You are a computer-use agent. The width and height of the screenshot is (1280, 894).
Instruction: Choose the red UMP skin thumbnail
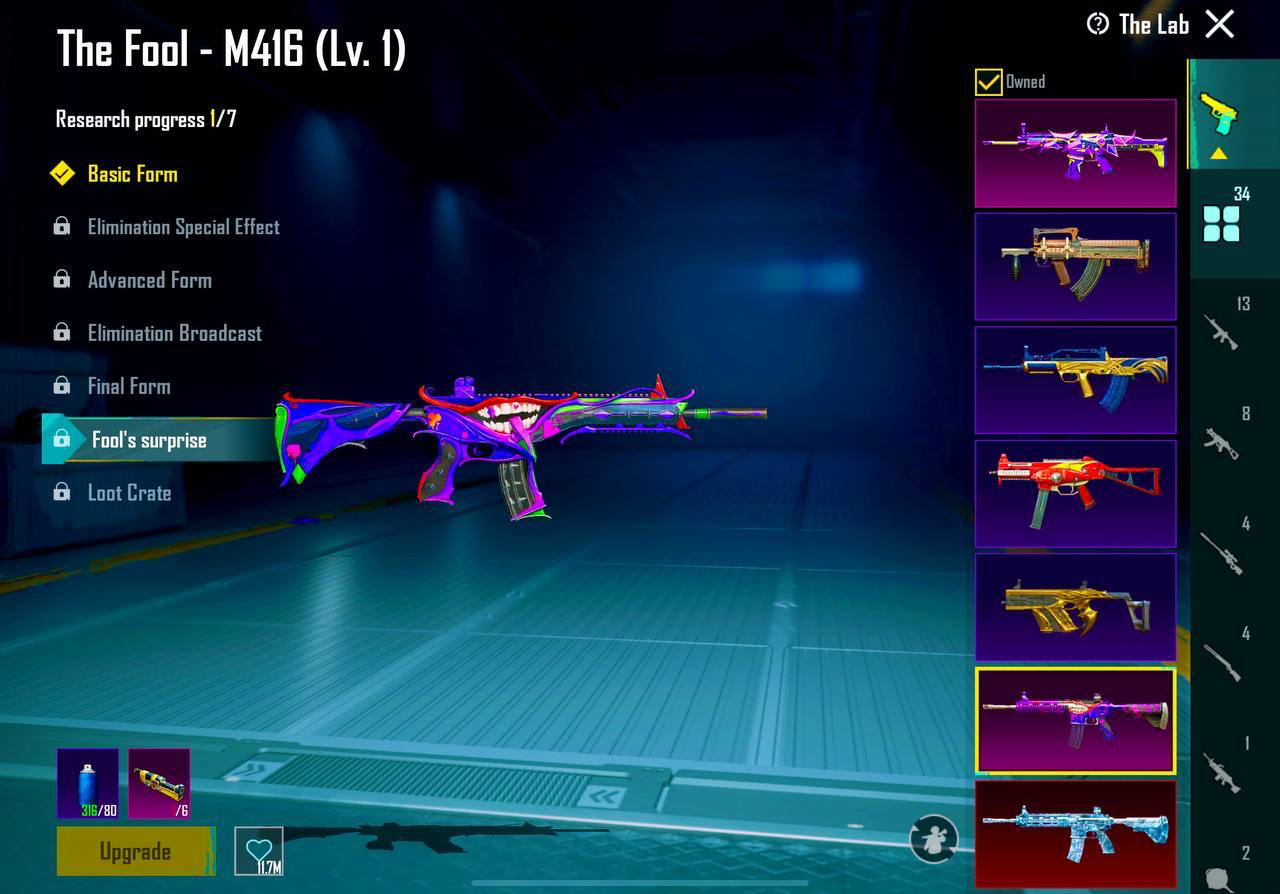coord(1075,493)
